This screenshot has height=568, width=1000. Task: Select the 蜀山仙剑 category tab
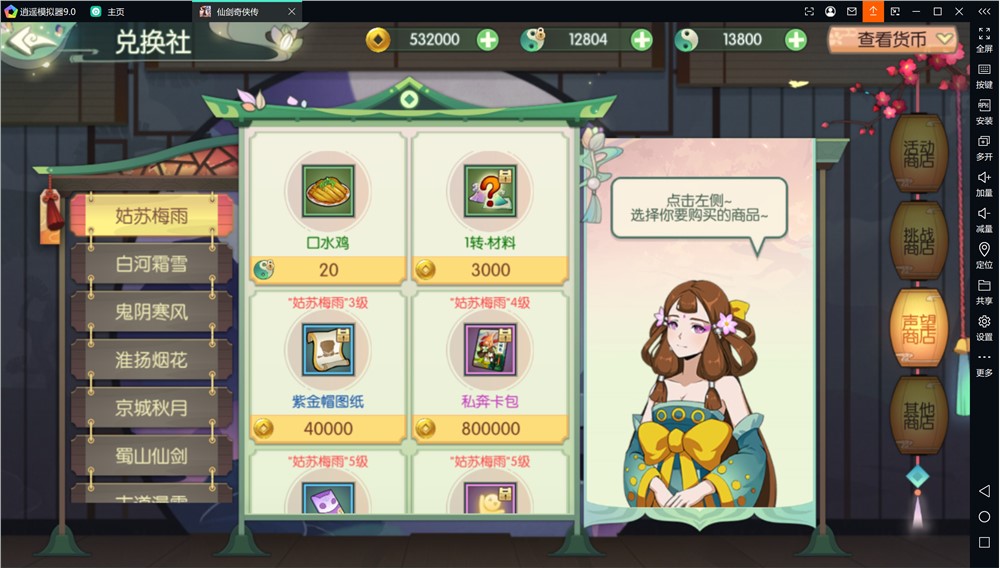(x=152, y=456)
